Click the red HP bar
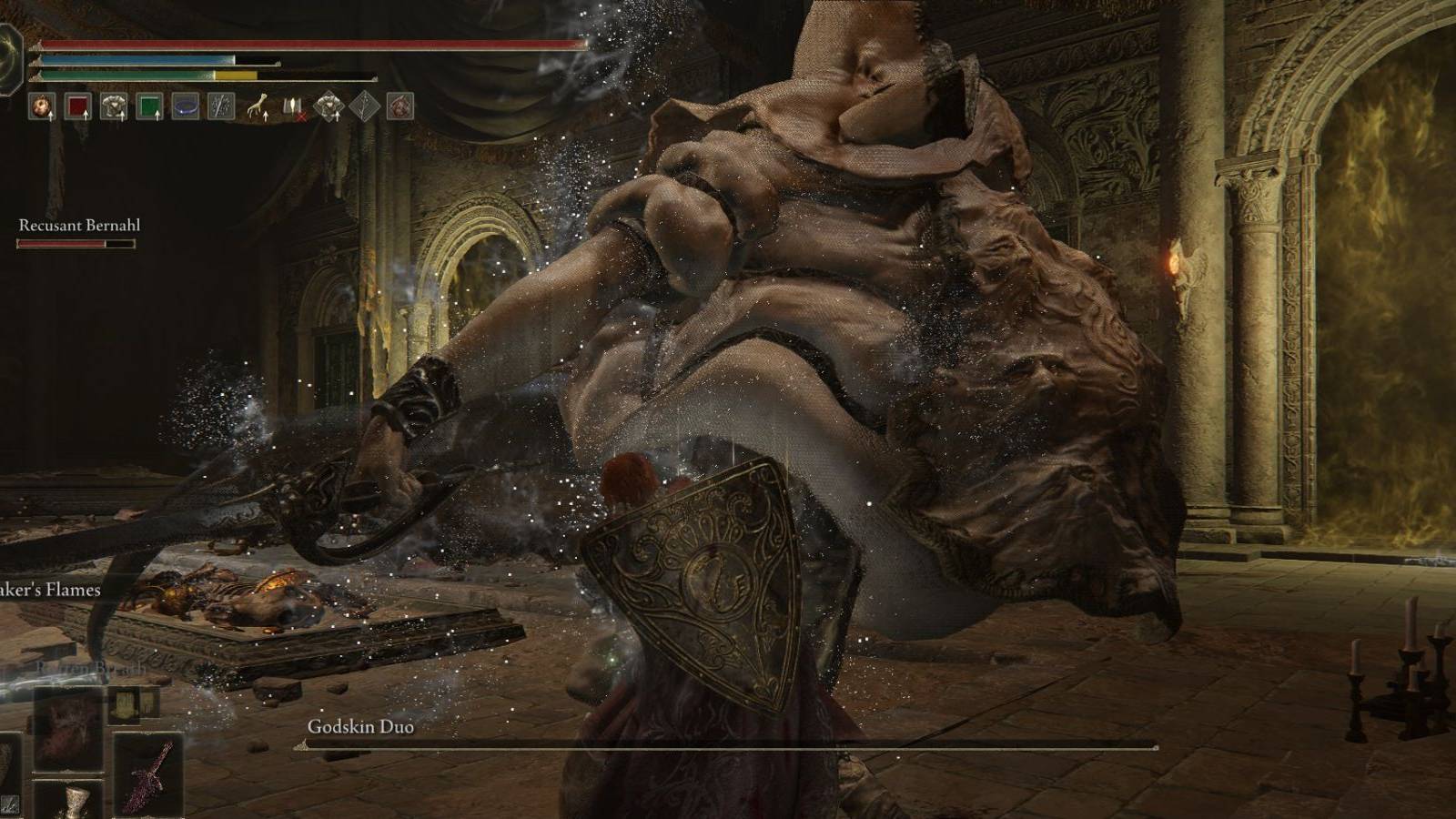 [x=309, y=44]
